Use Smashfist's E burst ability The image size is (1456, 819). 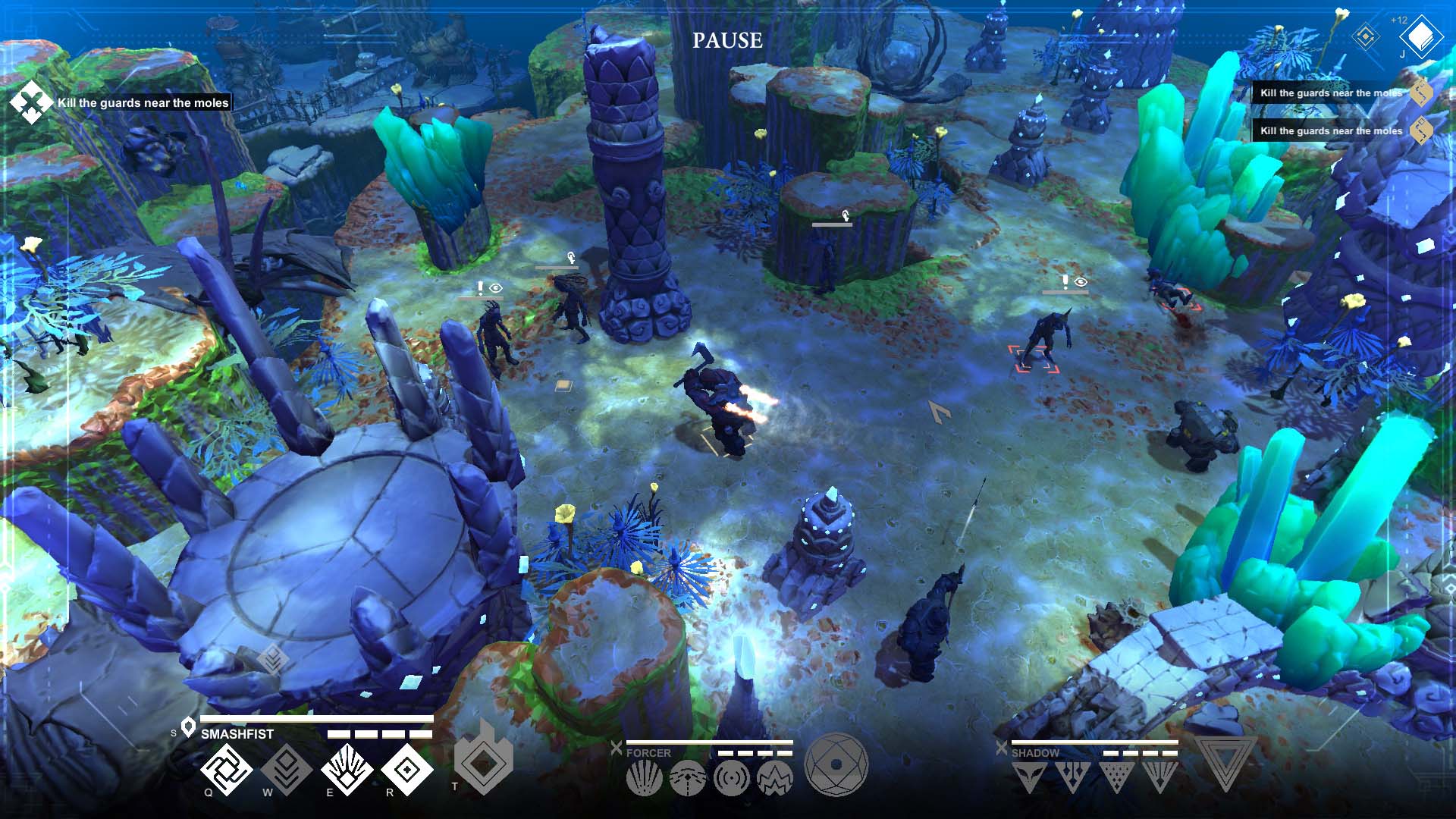point(348,769)
